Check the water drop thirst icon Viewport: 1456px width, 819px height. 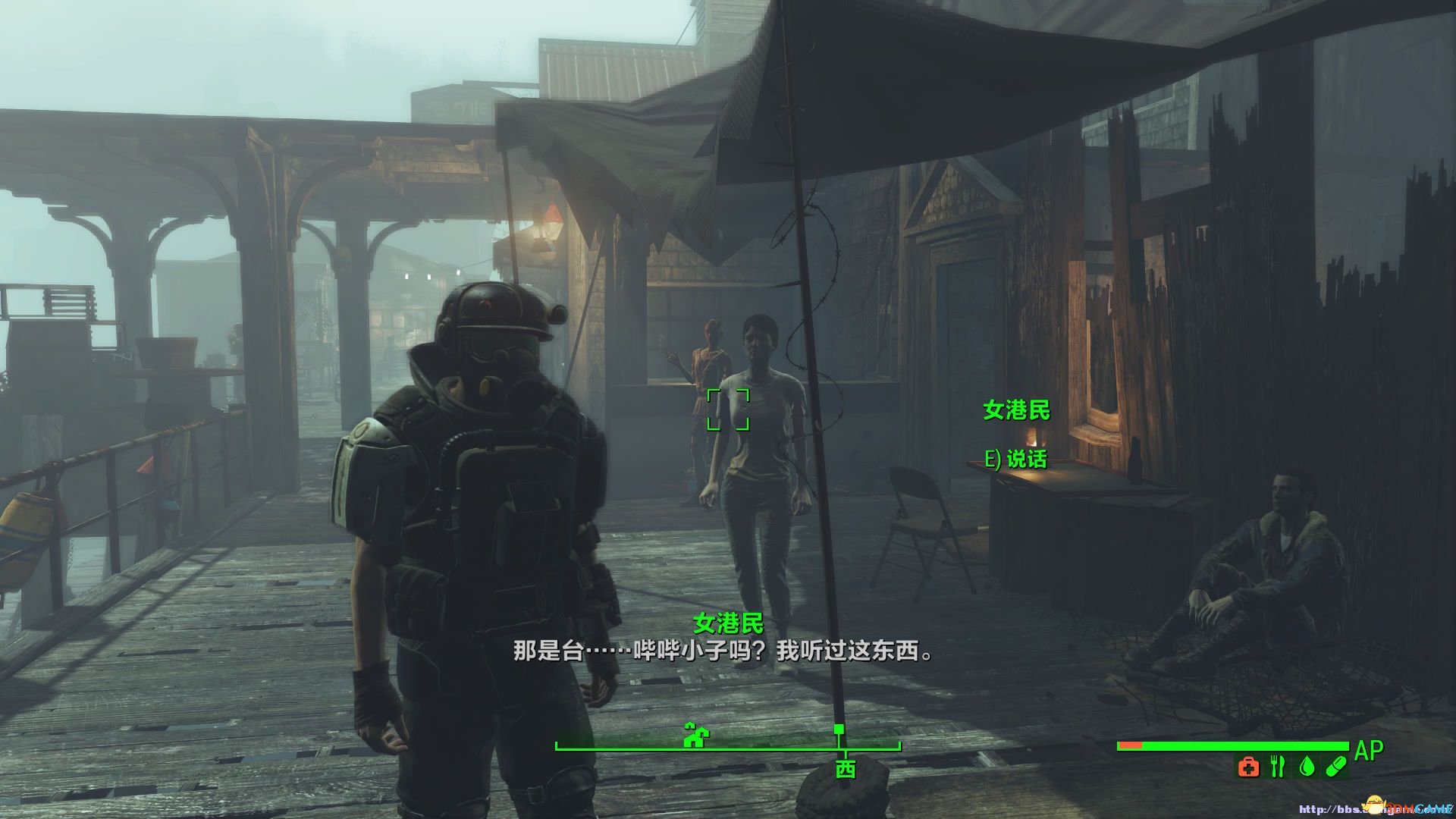pos(1306,767)
